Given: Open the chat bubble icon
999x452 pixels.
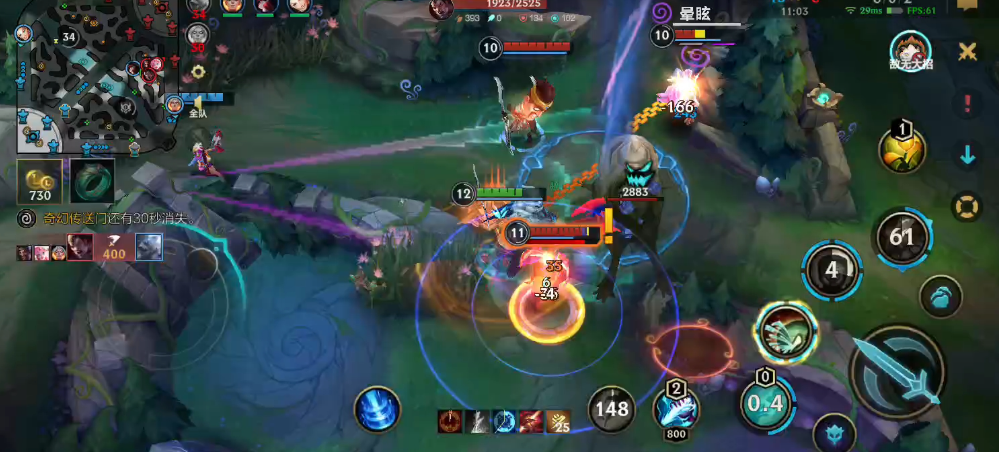Looking at the screenshot, I should point(967,6).
